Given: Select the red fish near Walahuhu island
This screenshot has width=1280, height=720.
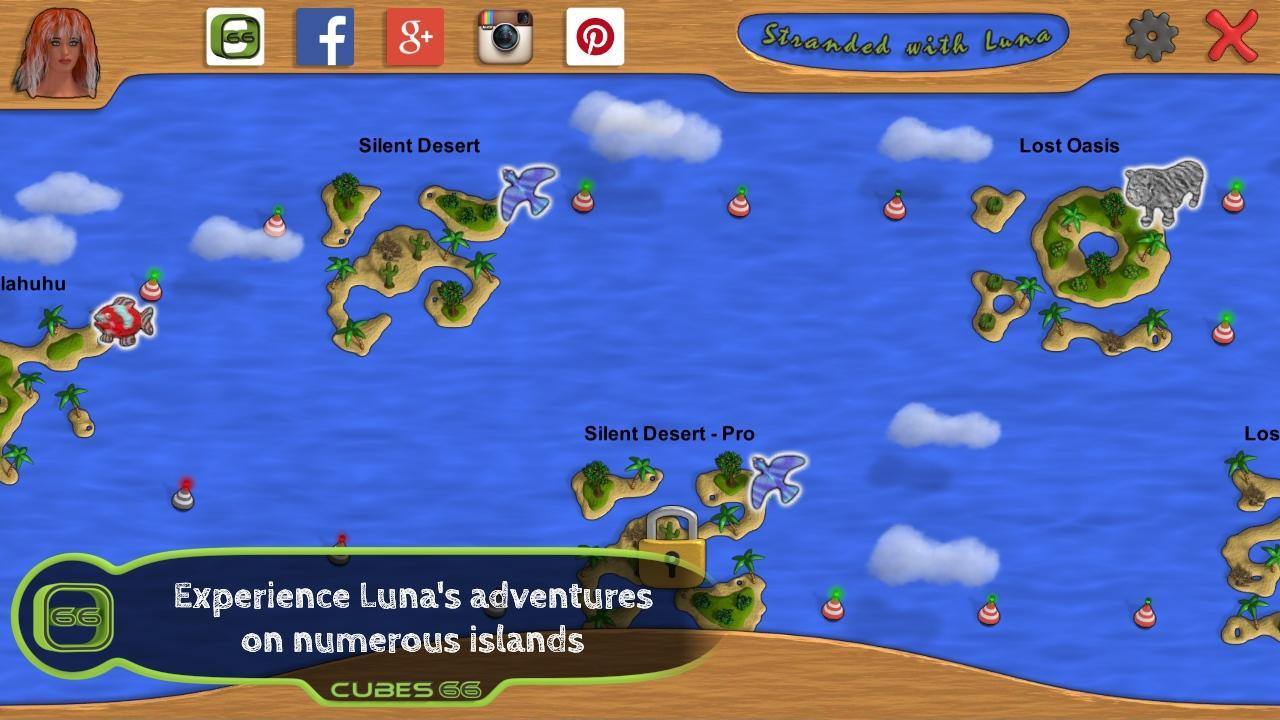Looking at the screenshot, I should click(122, 322).
